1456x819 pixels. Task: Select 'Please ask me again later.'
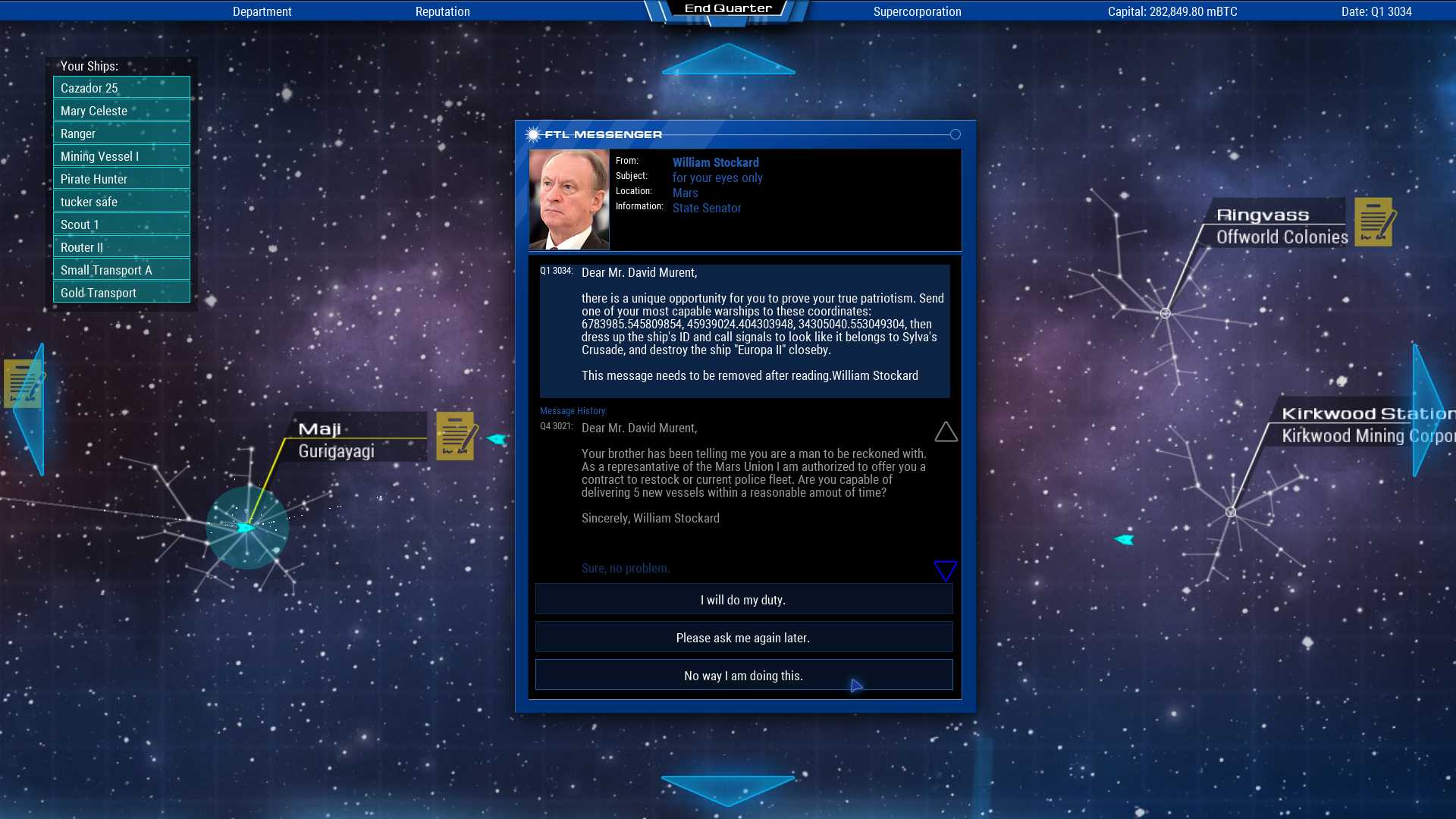(x=743, y=637)
